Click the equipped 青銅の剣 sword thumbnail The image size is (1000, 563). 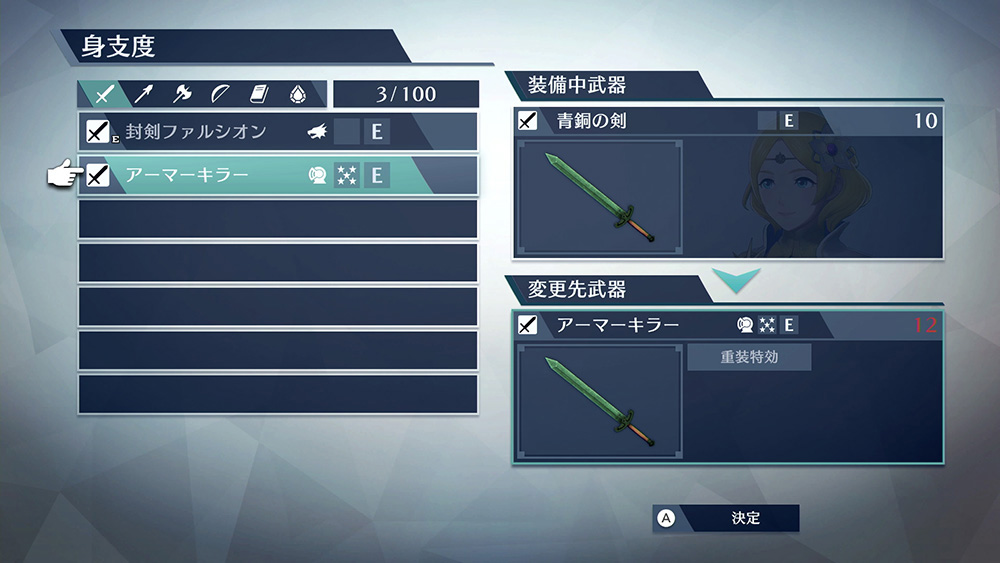[600, 196]
